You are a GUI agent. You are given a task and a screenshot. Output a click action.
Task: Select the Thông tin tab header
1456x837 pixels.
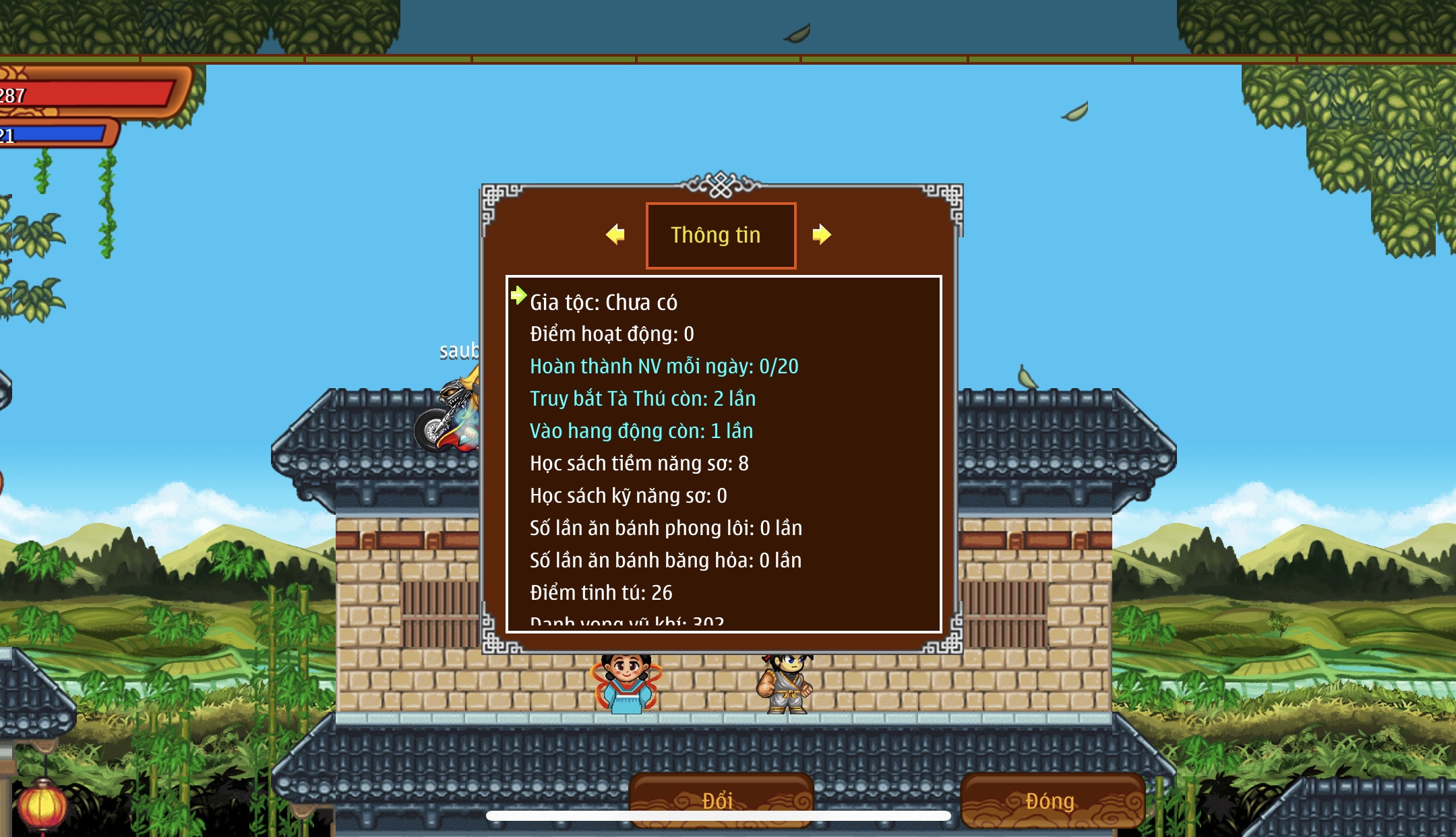pos(721,235)
